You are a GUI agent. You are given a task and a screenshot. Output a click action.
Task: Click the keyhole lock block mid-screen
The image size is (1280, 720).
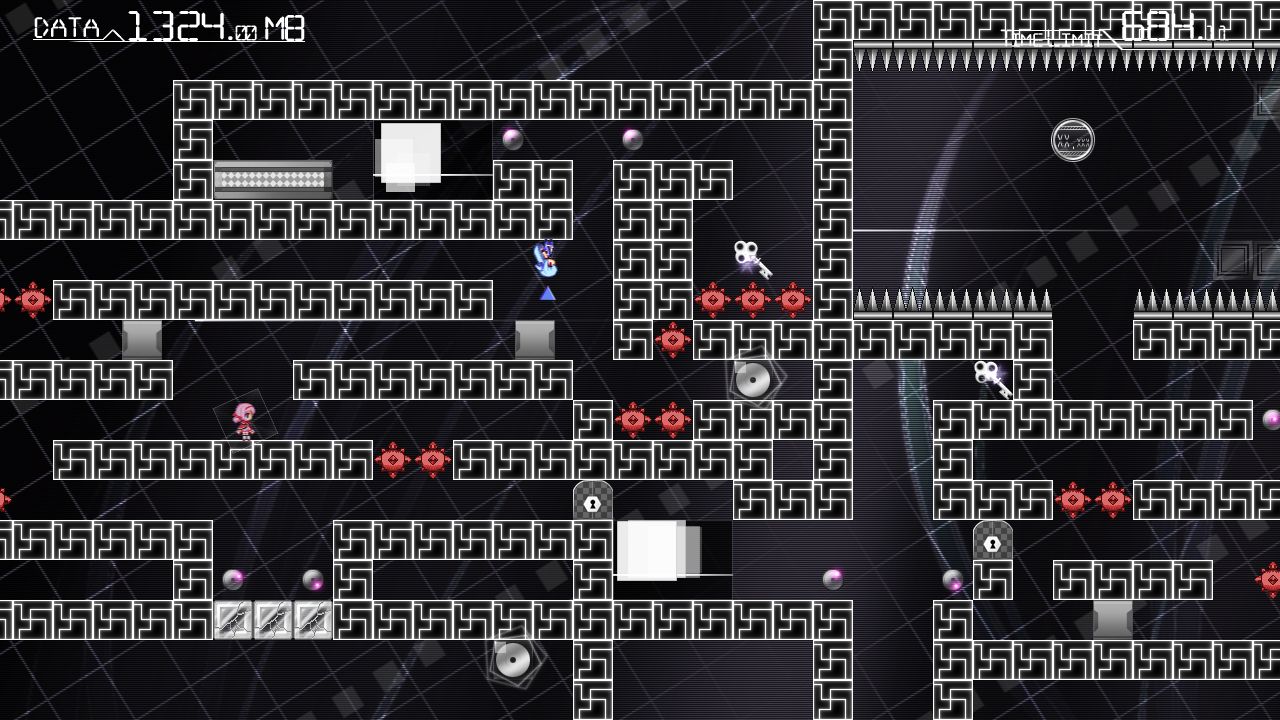592,502
